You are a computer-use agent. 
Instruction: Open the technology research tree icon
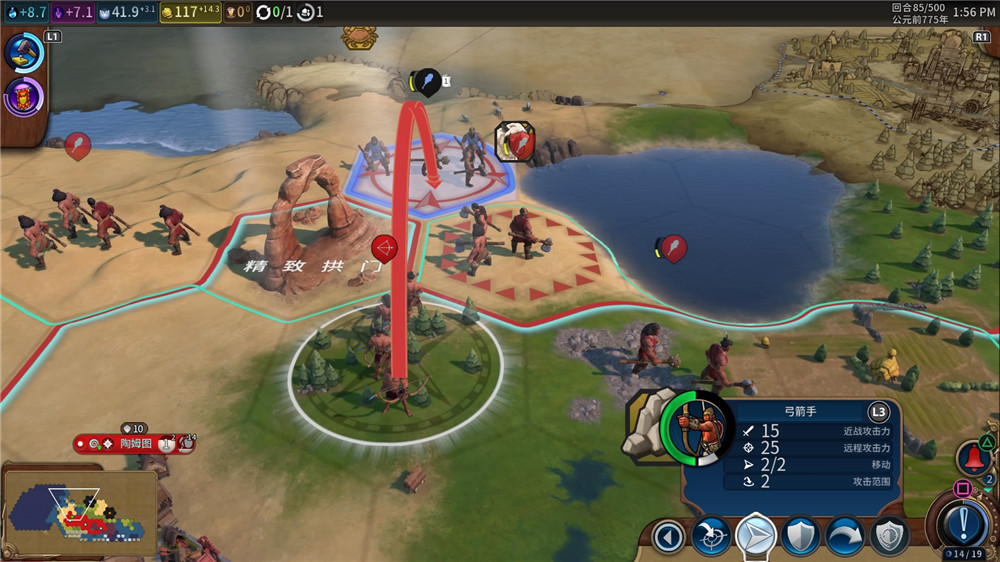23,53
